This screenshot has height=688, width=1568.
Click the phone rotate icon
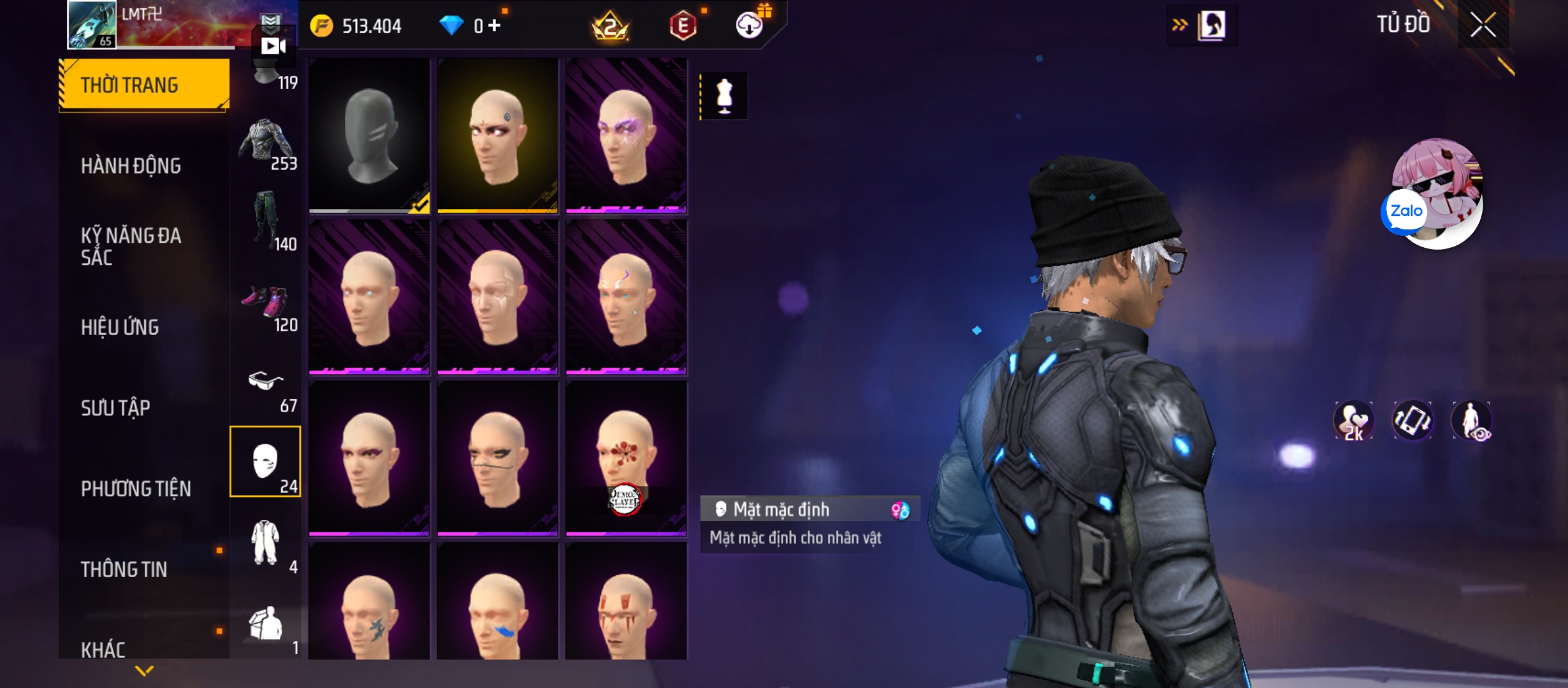tap(1412, 420)
